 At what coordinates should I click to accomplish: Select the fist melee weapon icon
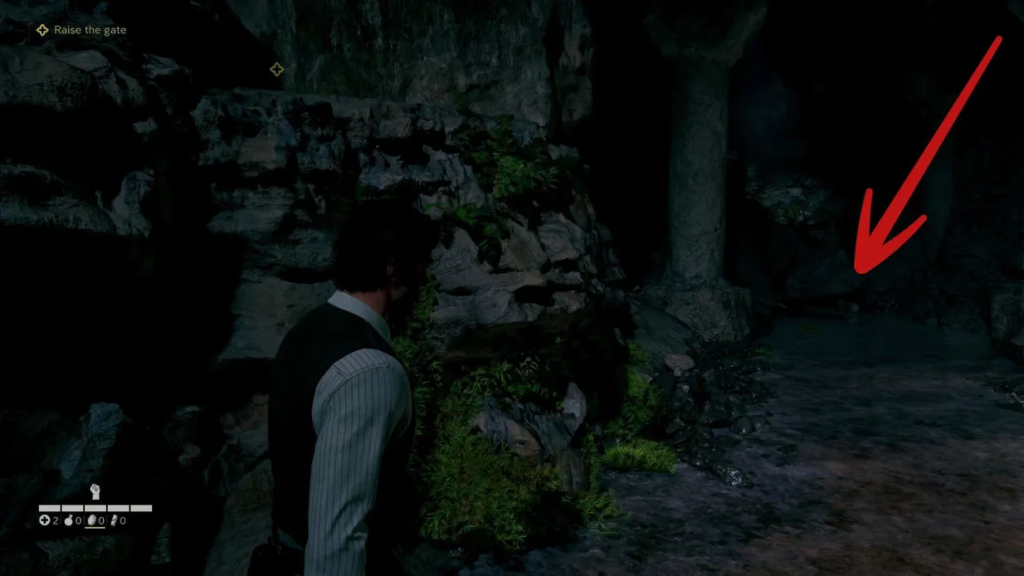coord(96,492)
